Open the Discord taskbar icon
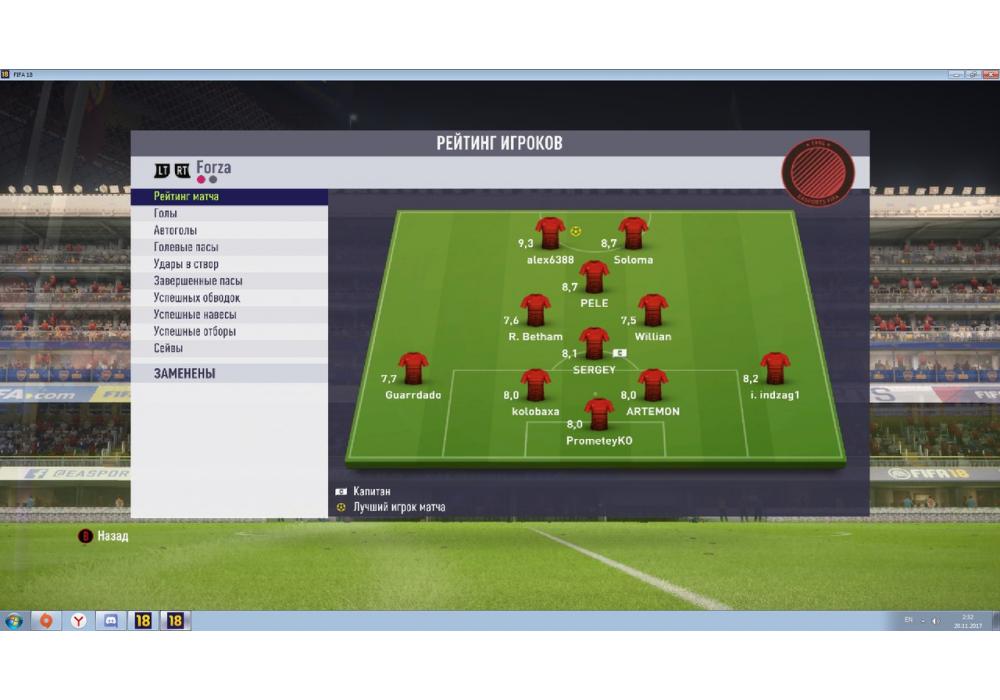 click(111, 621)
